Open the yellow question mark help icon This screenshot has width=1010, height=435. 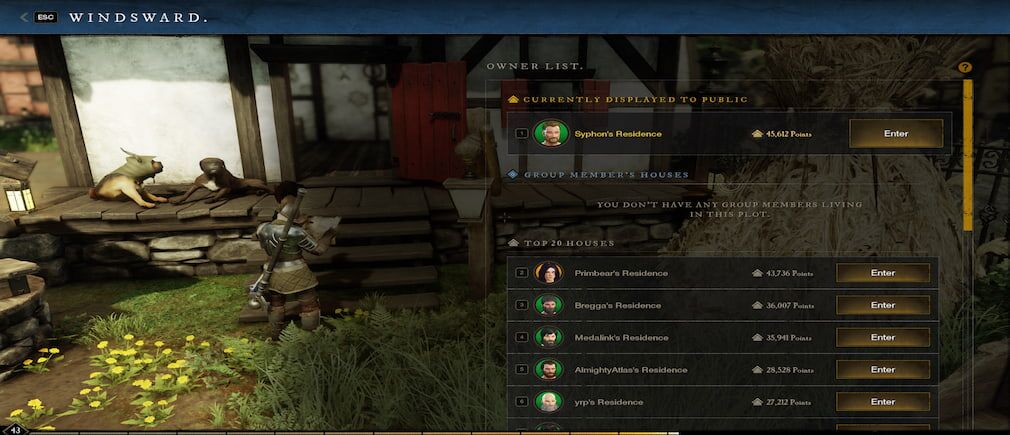click(x=965, y=67)
